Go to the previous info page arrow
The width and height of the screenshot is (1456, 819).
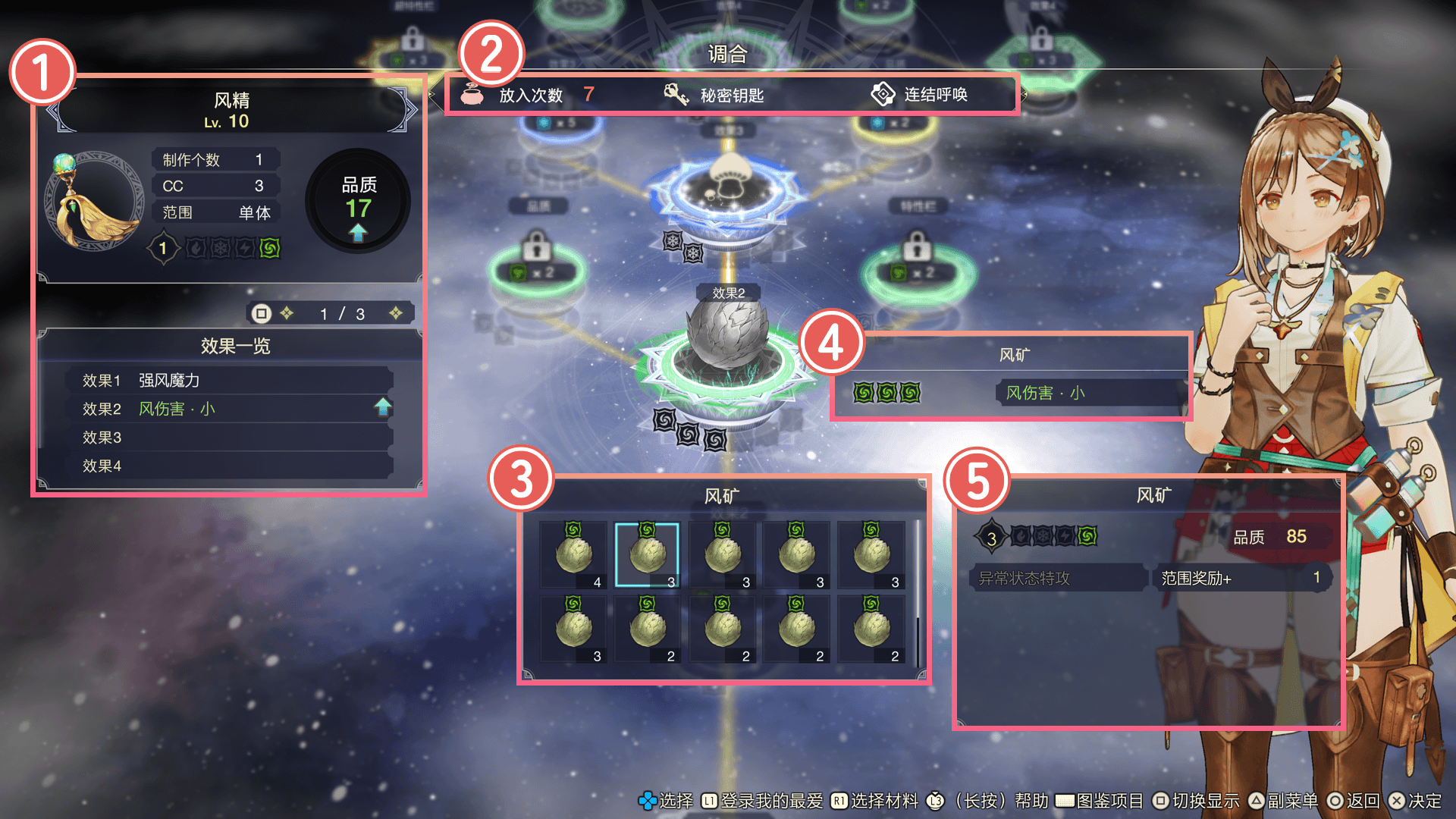click(x=287, y=313)
